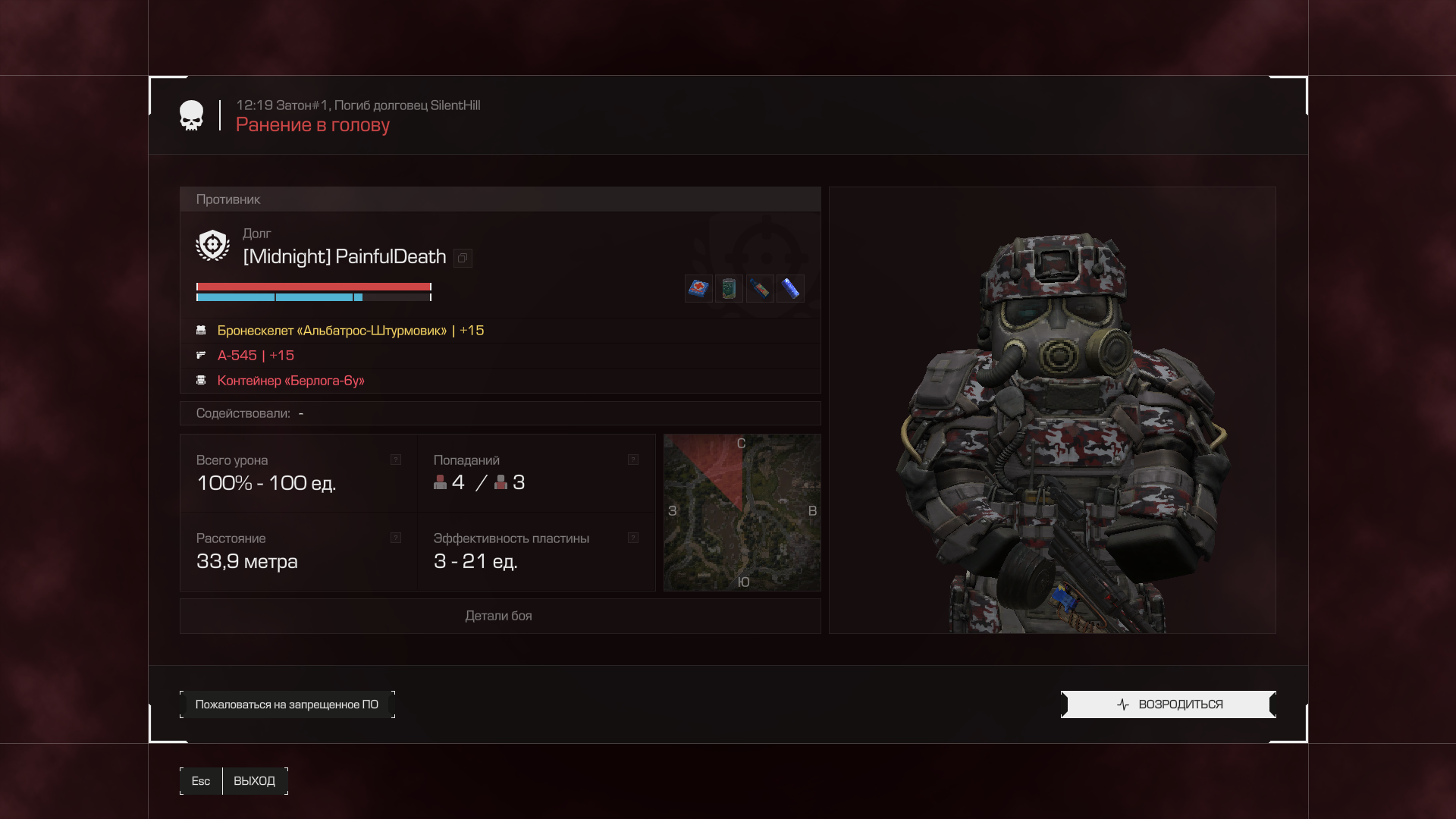Show help for Расстояние stat
This screenshot has width=1456, height=819.
[x=396, y=538]
